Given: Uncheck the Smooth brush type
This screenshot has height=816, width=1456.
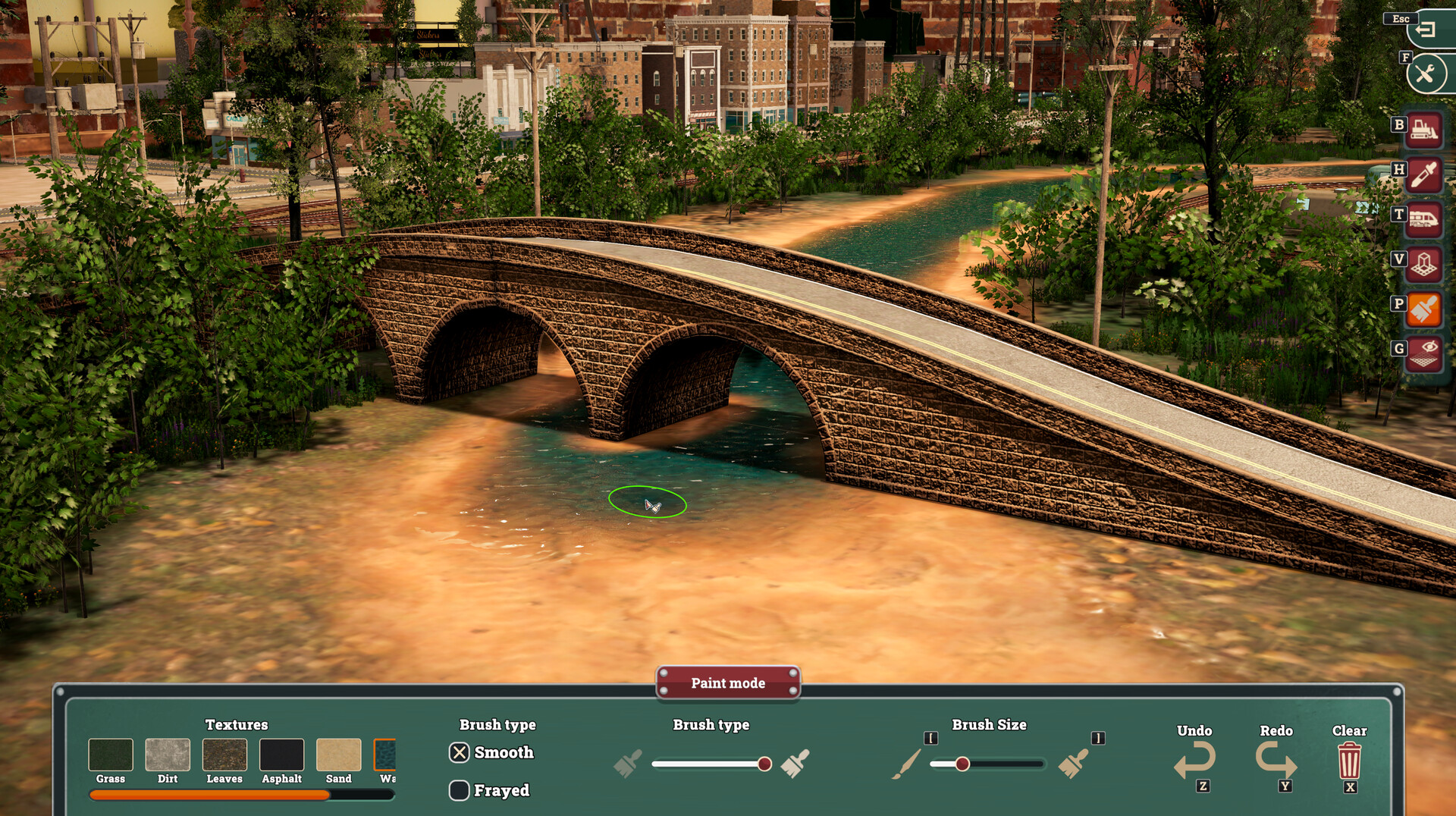Looking at the screenshot, I should click(x=459, y=752).
